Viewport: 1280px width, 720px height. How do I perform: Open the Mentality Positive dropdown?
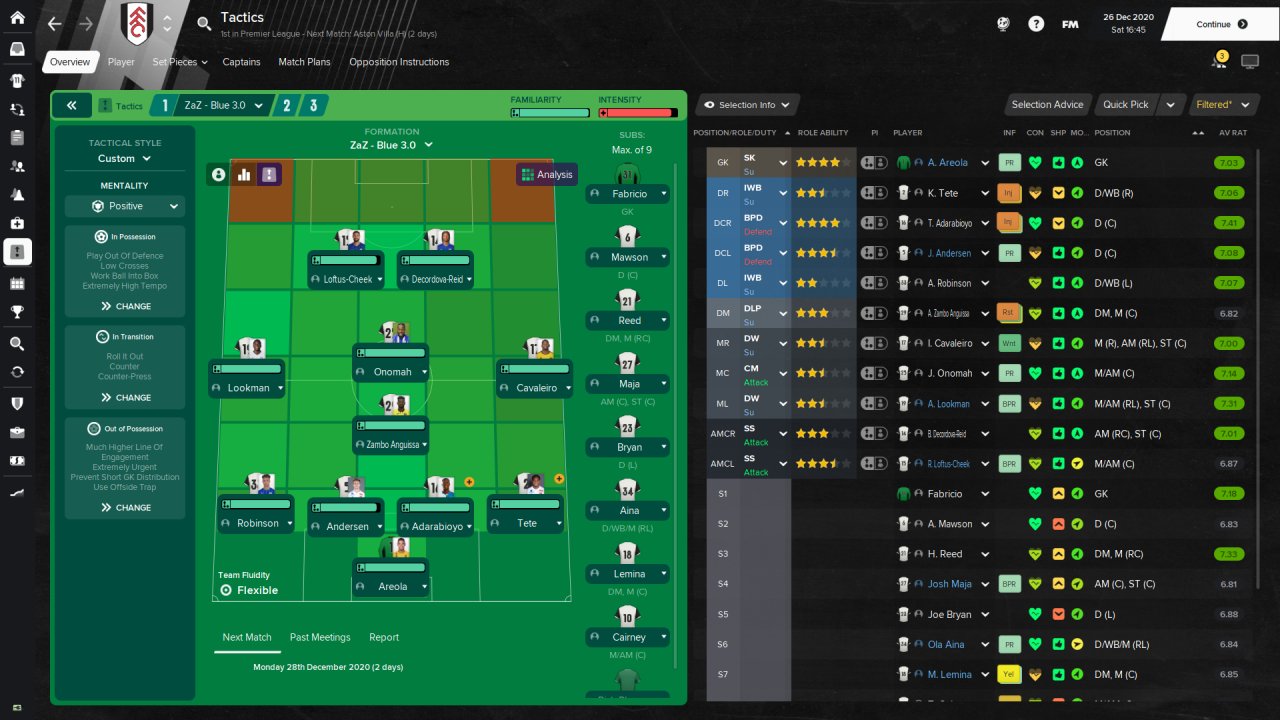(125, 206)
